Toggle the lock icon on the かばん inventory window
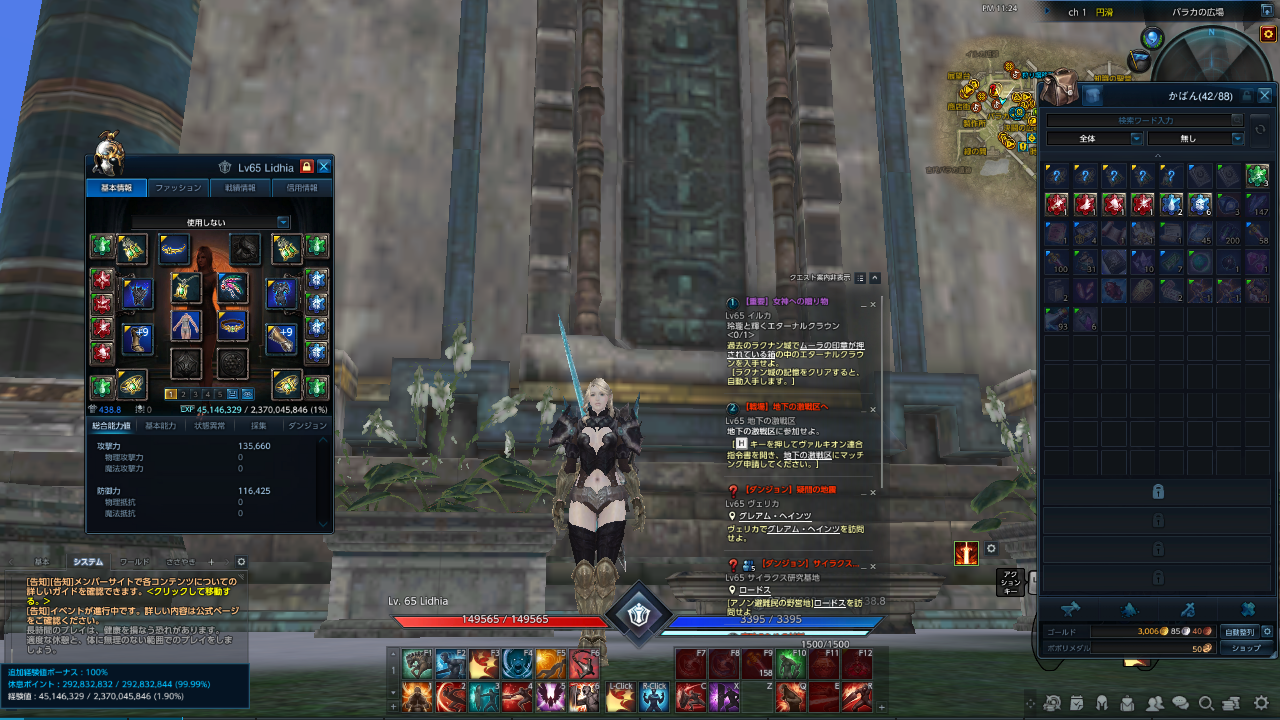 [1247, 95]
